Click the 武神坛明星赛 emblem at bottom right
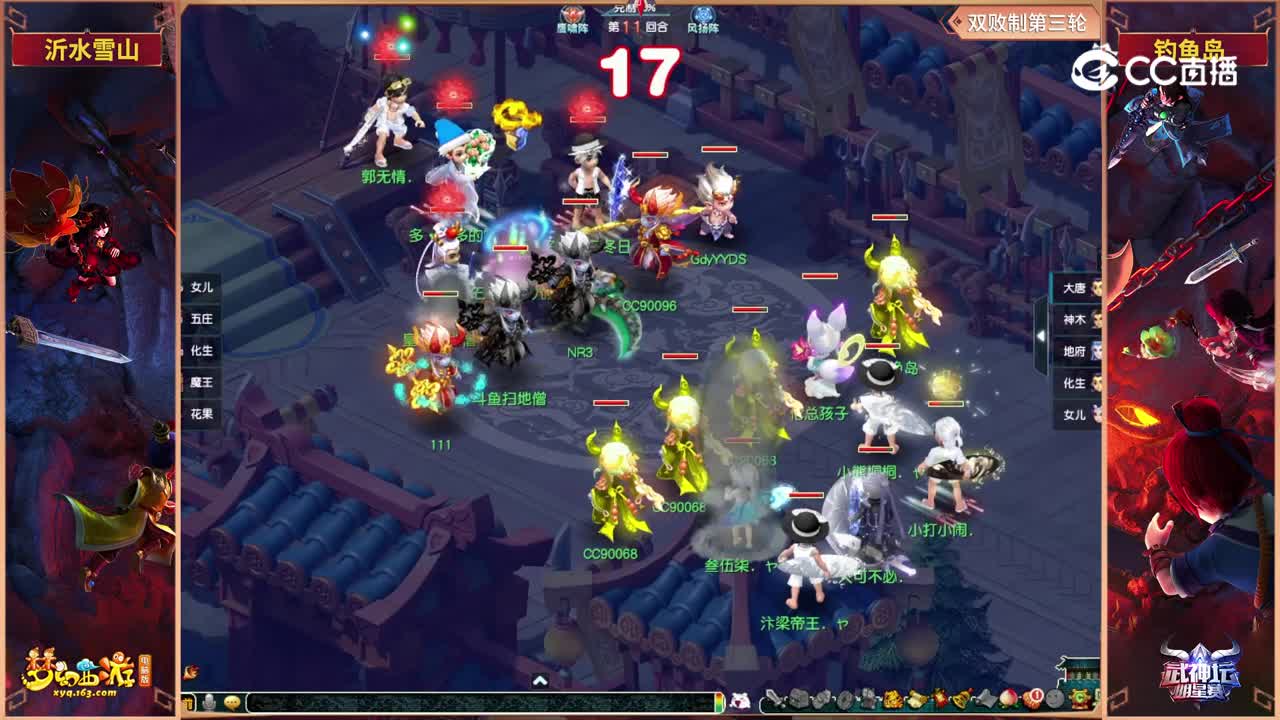This screenshot has width=1280, height=720. click(1203, 680)
